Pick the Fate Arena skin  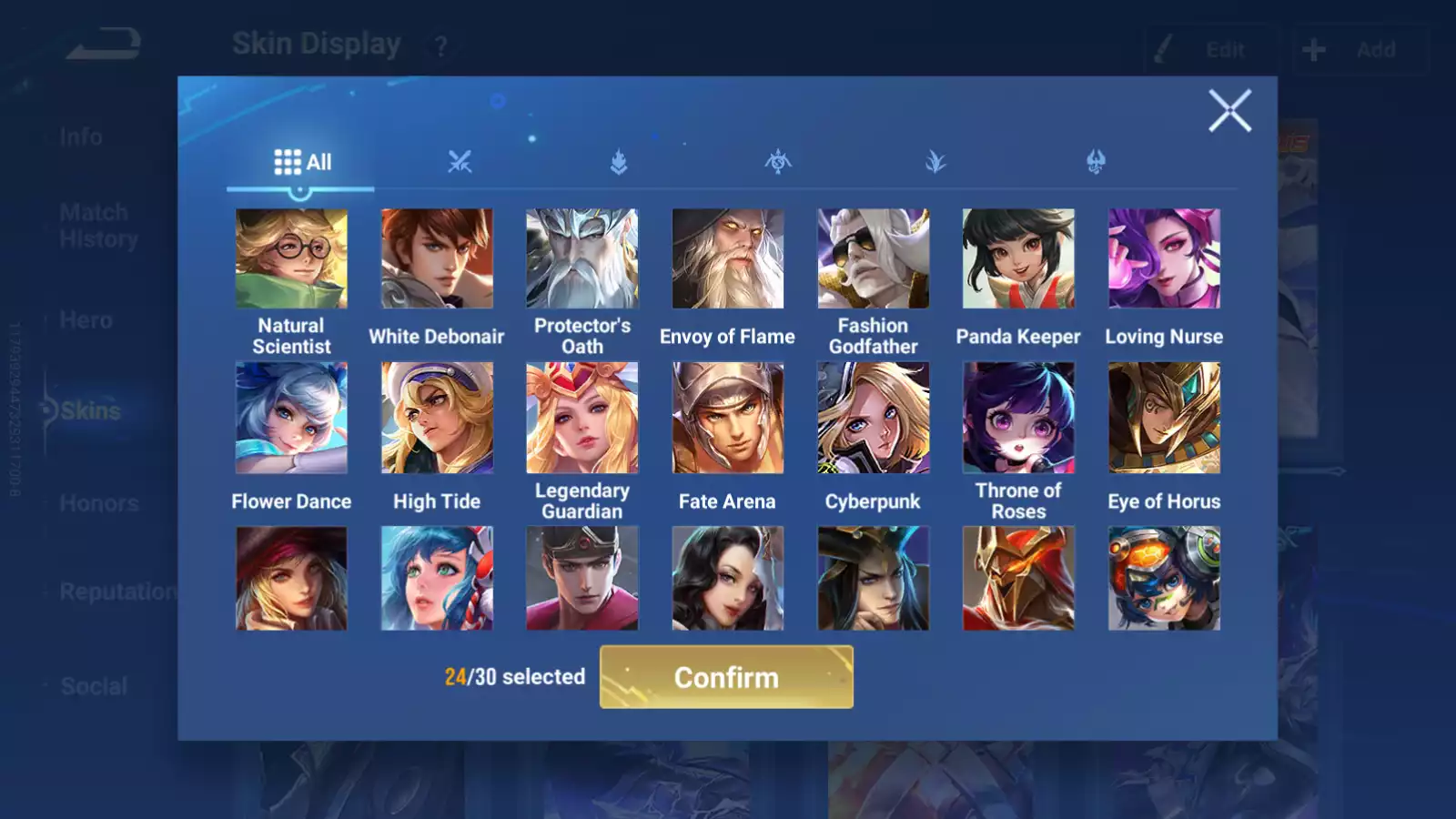(728, 419)
